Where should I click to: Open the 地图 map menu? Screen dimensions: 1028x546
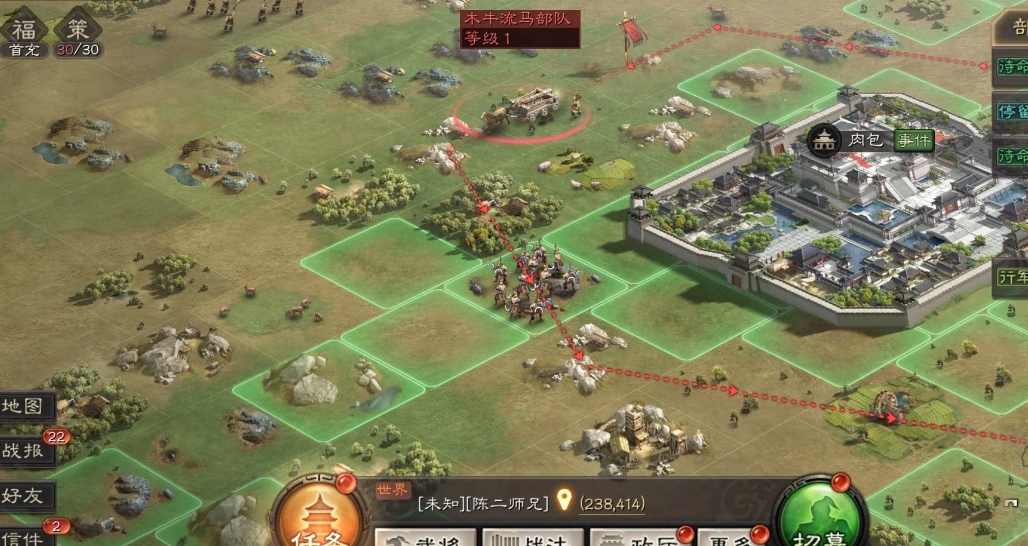click(25, 406)
